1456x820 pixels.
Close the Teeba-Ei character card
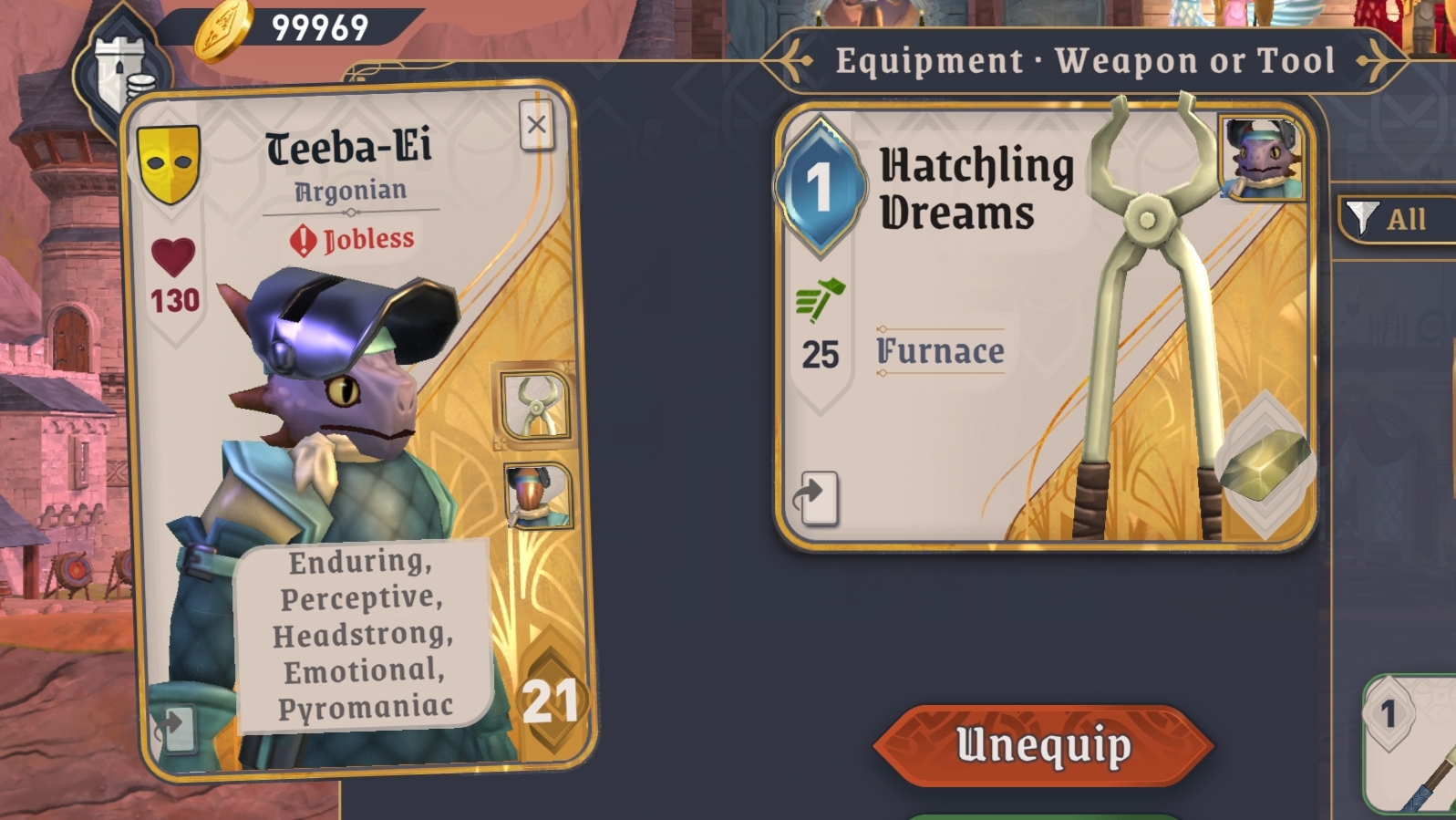click(x=536, y=125)
